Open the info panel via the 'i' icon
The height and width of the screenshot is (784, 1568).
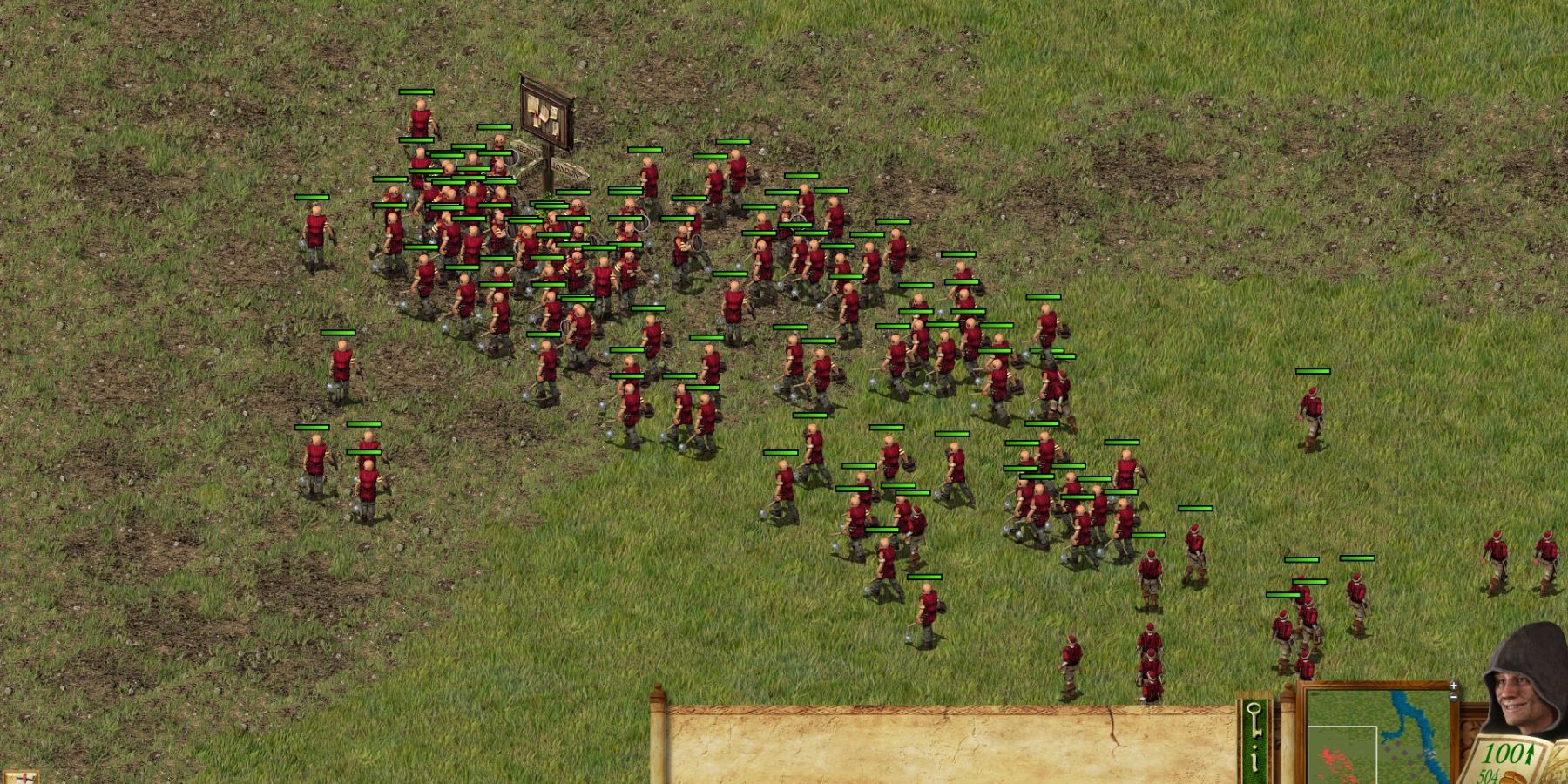tap(1253, 757)
